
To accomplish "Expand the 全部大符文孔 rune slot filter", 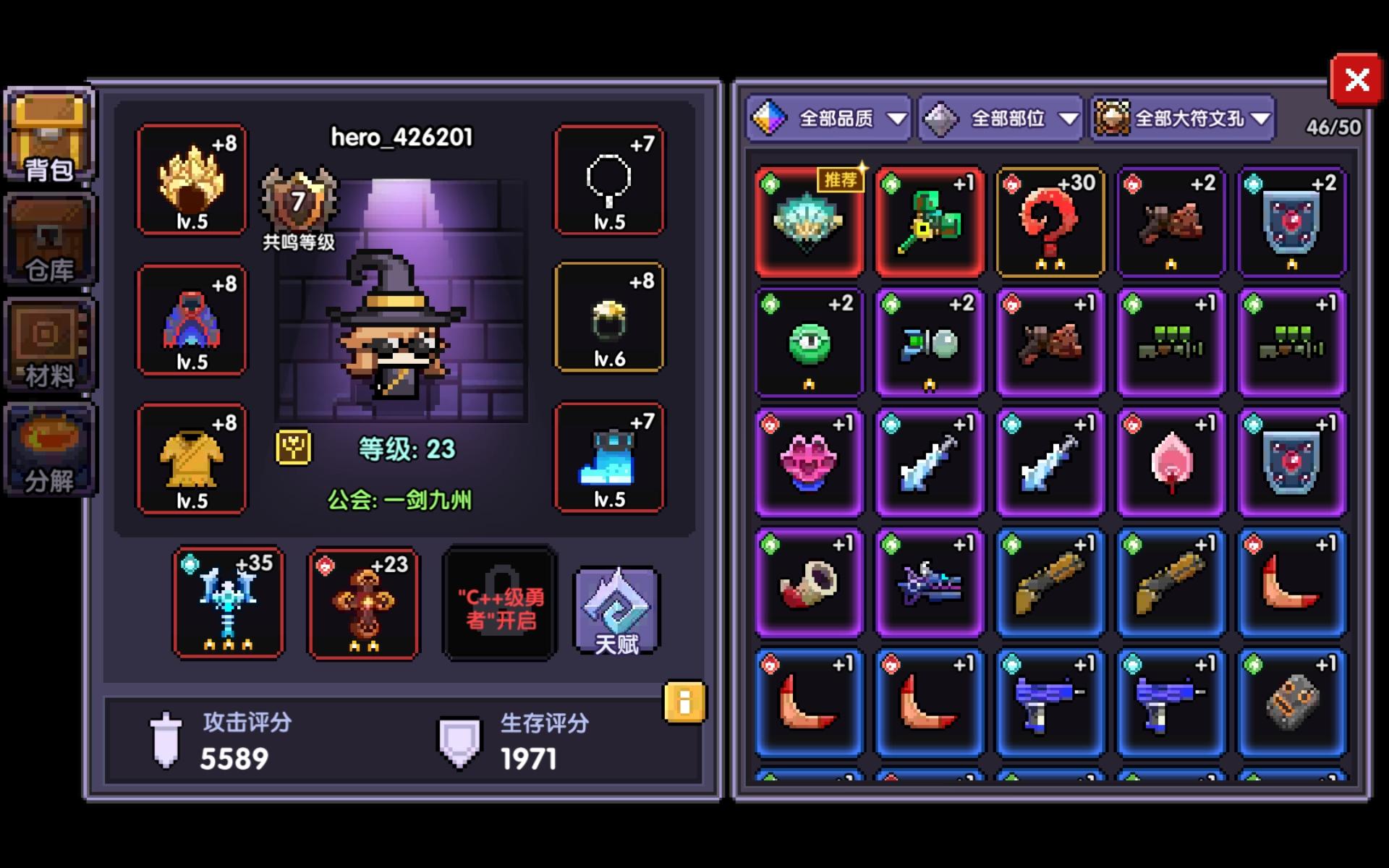I will (x=1181, y=118).
